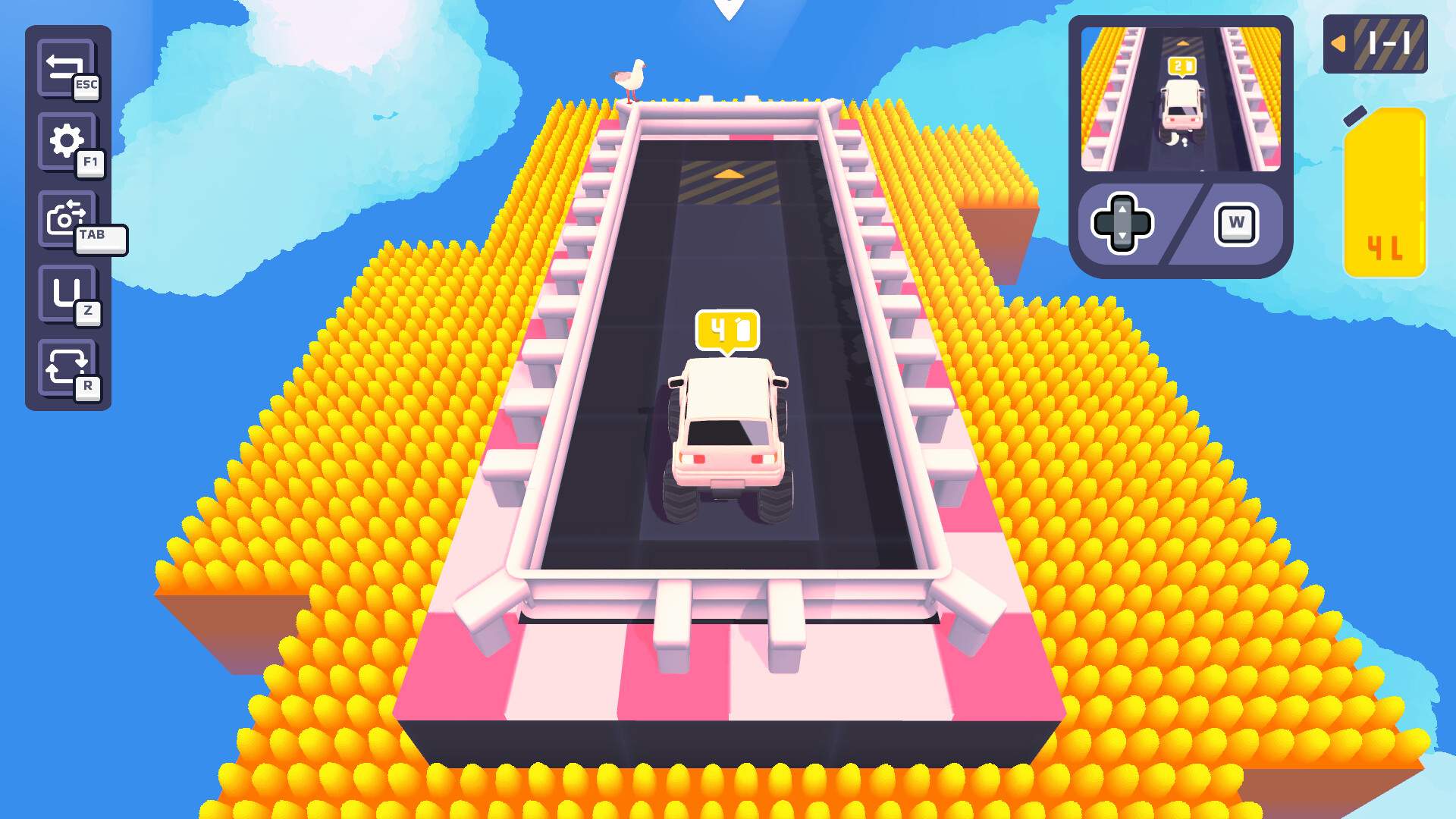Open the settings gear icon

click(67, 140)
